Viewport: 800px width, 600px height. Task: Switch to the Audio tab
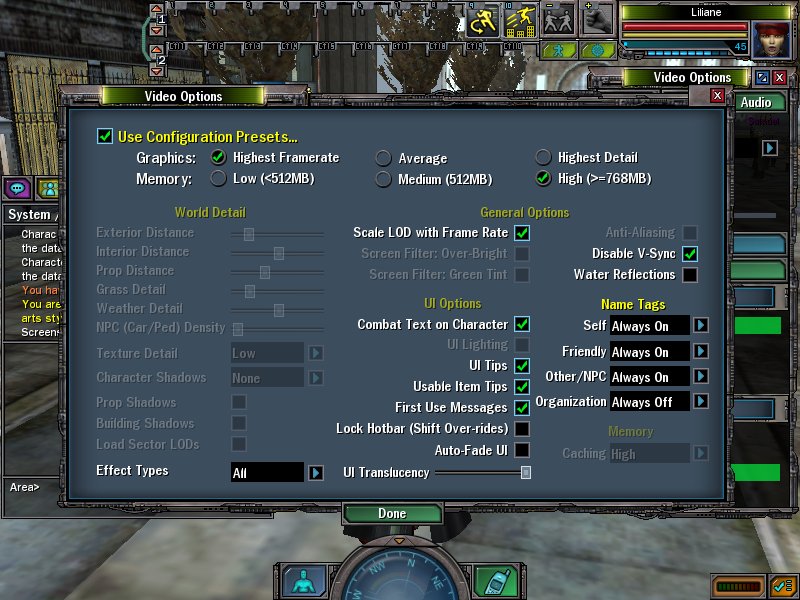point(756,102)
